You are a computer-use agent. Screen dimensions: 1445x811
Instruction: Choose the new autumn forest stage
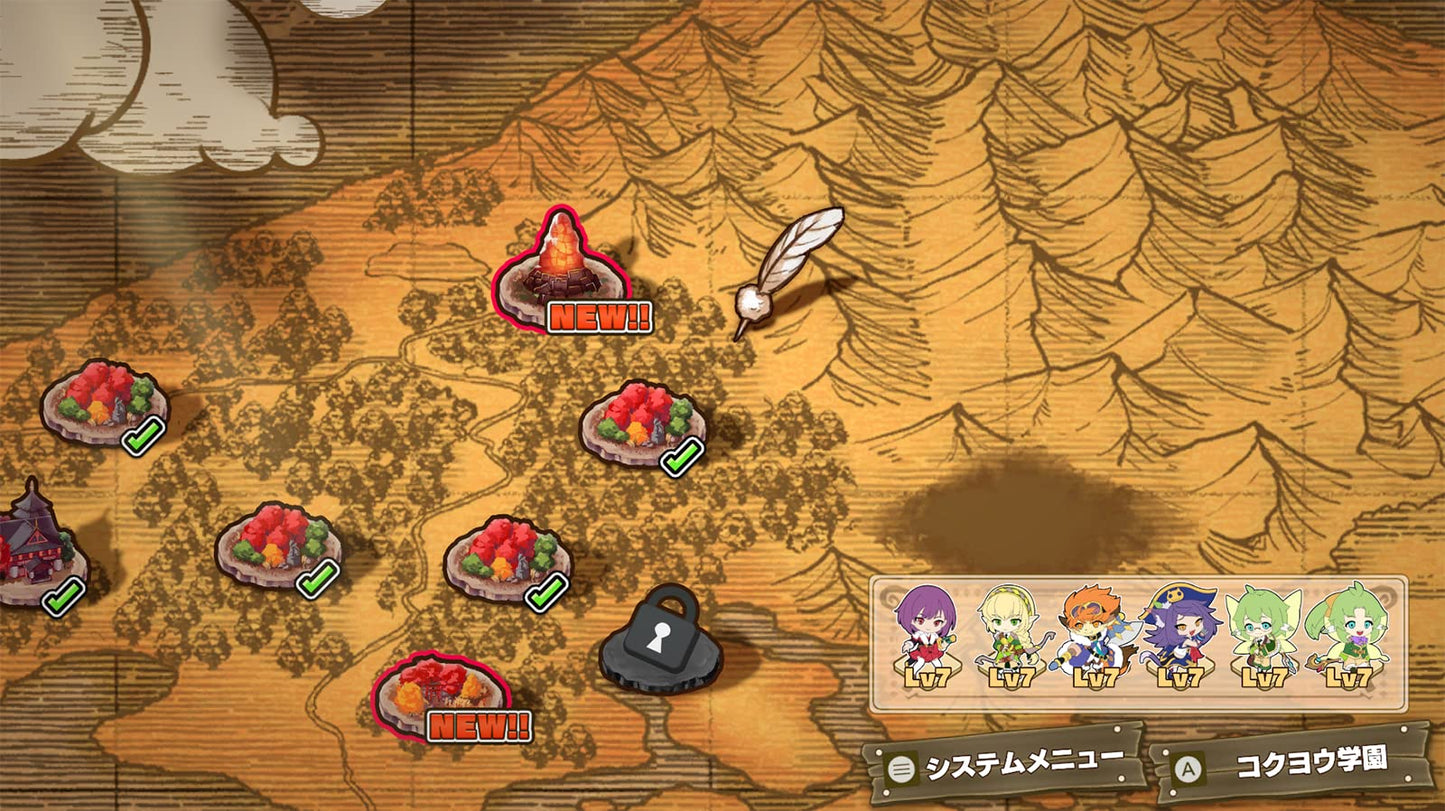tap(443, 692)
